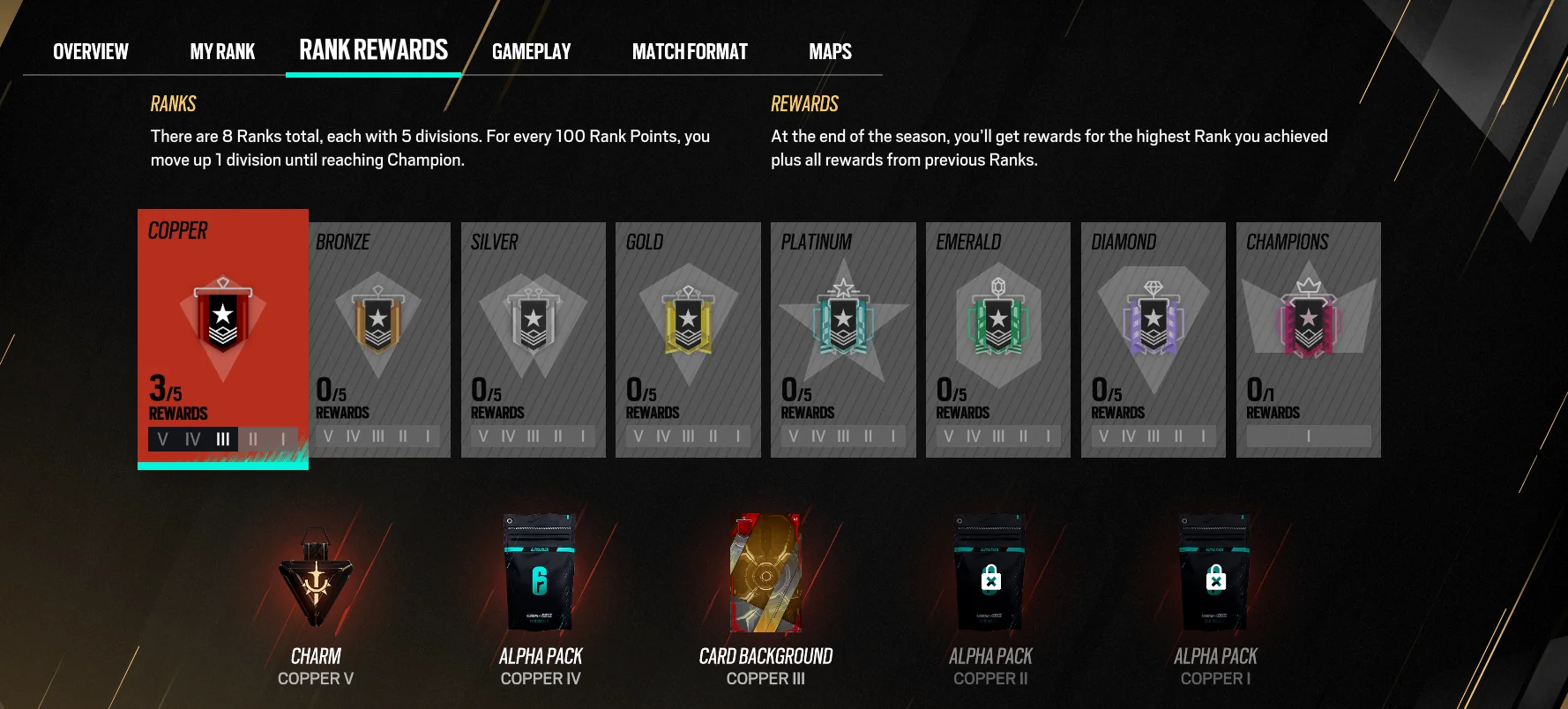Open the Maps tab

click(x=830, y=52)
